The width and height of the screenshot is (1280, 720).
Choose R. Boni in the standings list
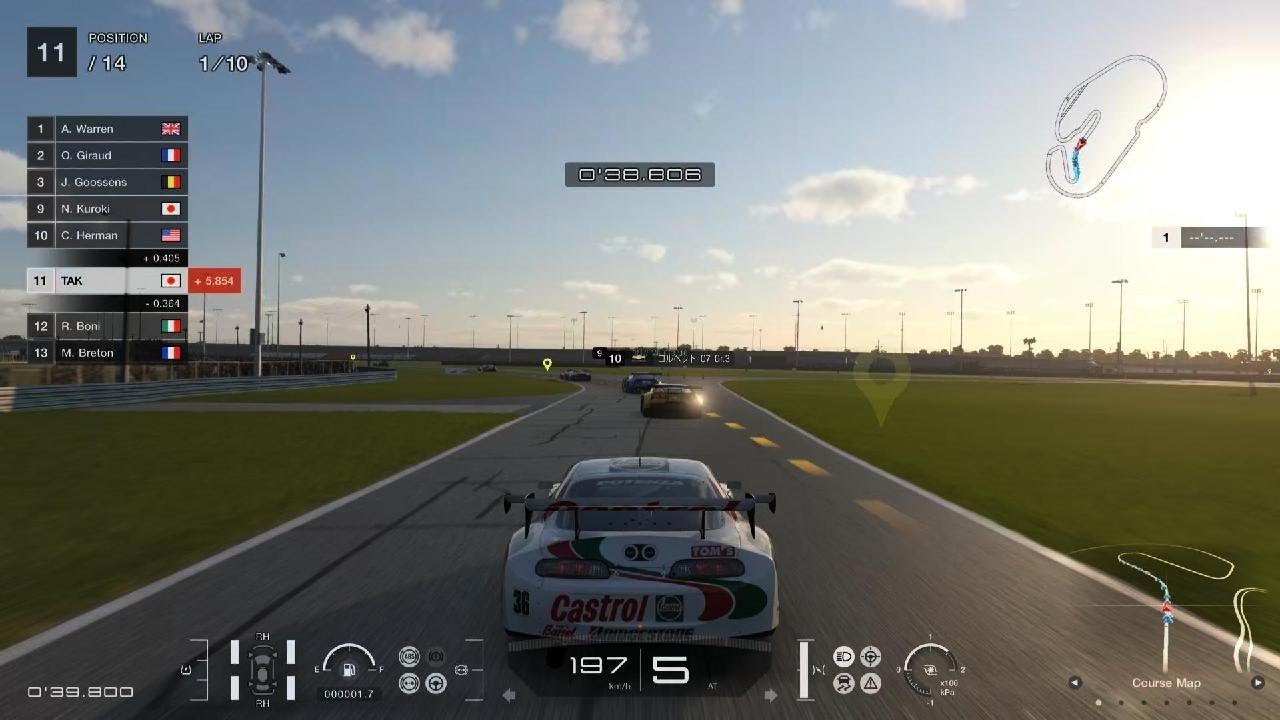point(107,326)
